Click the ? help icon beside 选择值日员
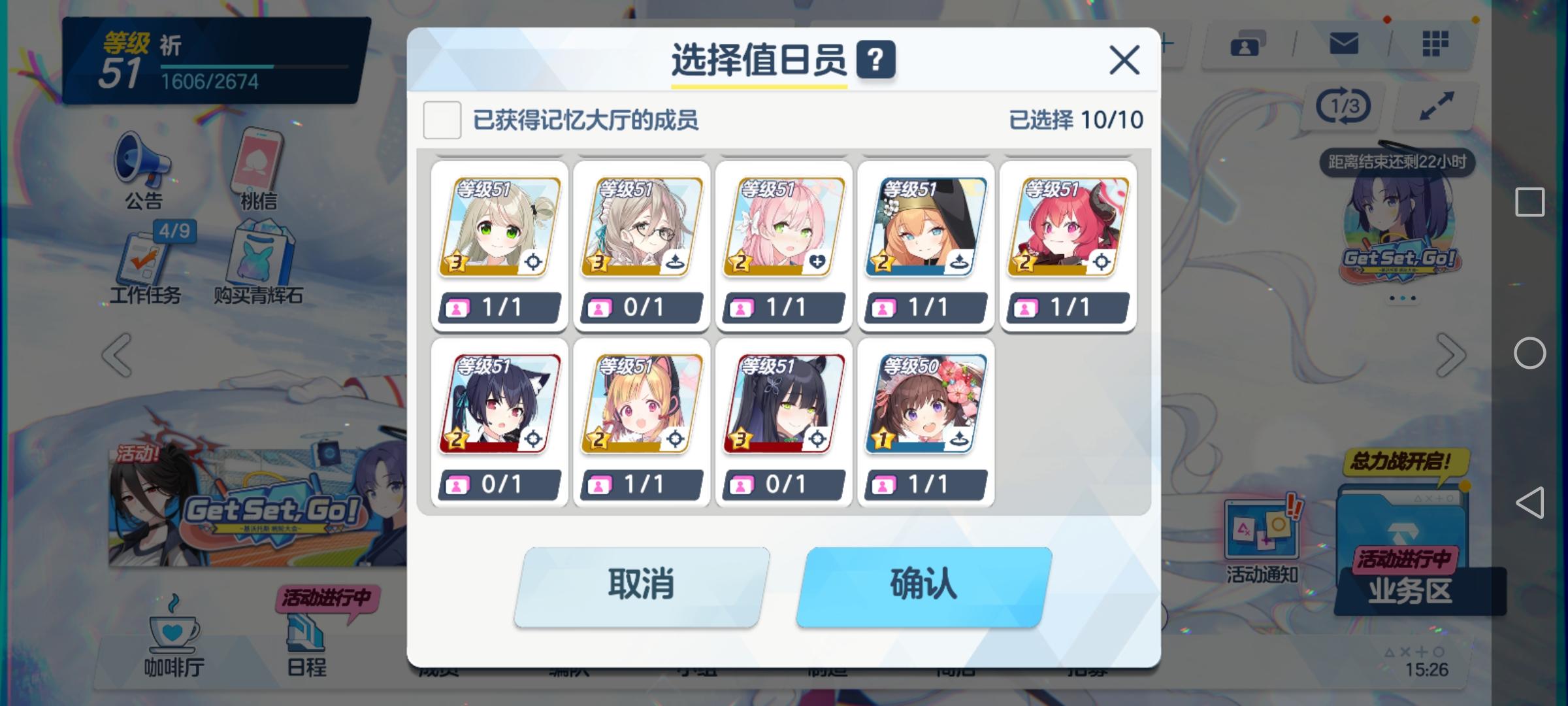 [875, 61]
